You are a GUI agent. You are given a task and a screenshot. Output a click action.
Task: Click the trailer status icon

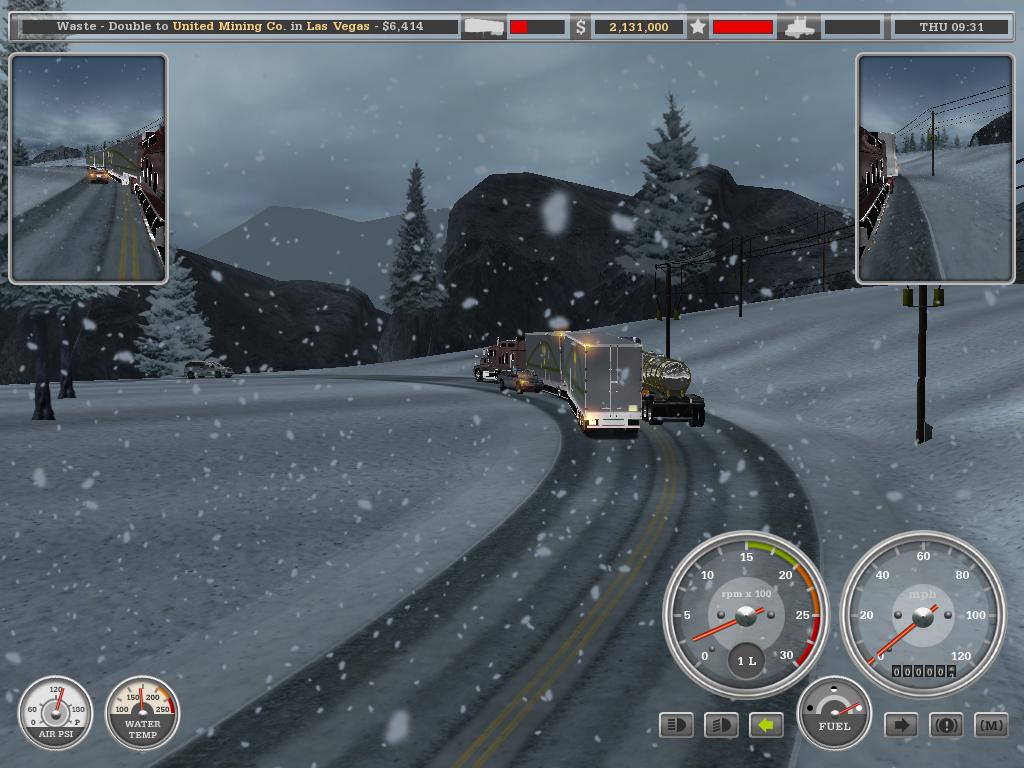(484, 27)
